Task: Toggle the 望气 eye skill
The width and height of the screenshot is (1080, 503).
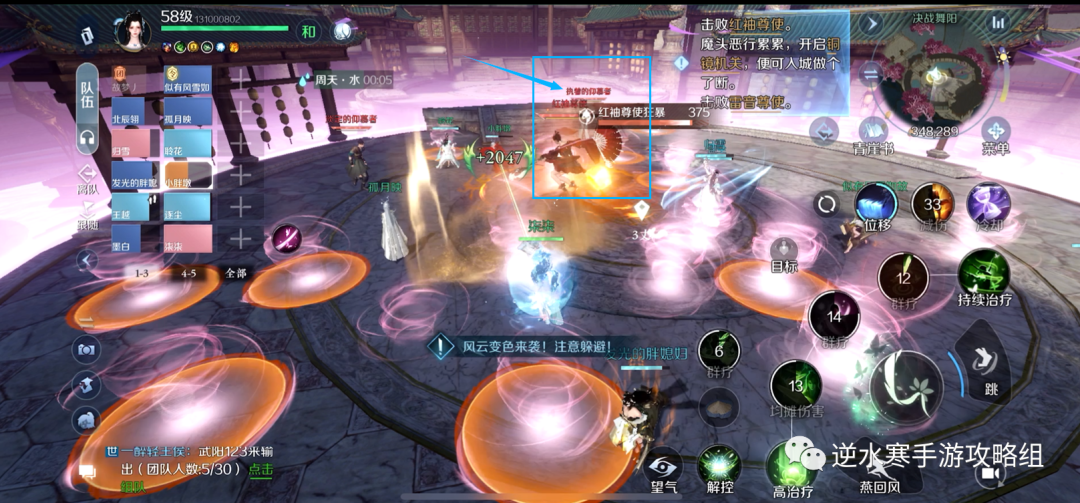Action: pos(664,468)
